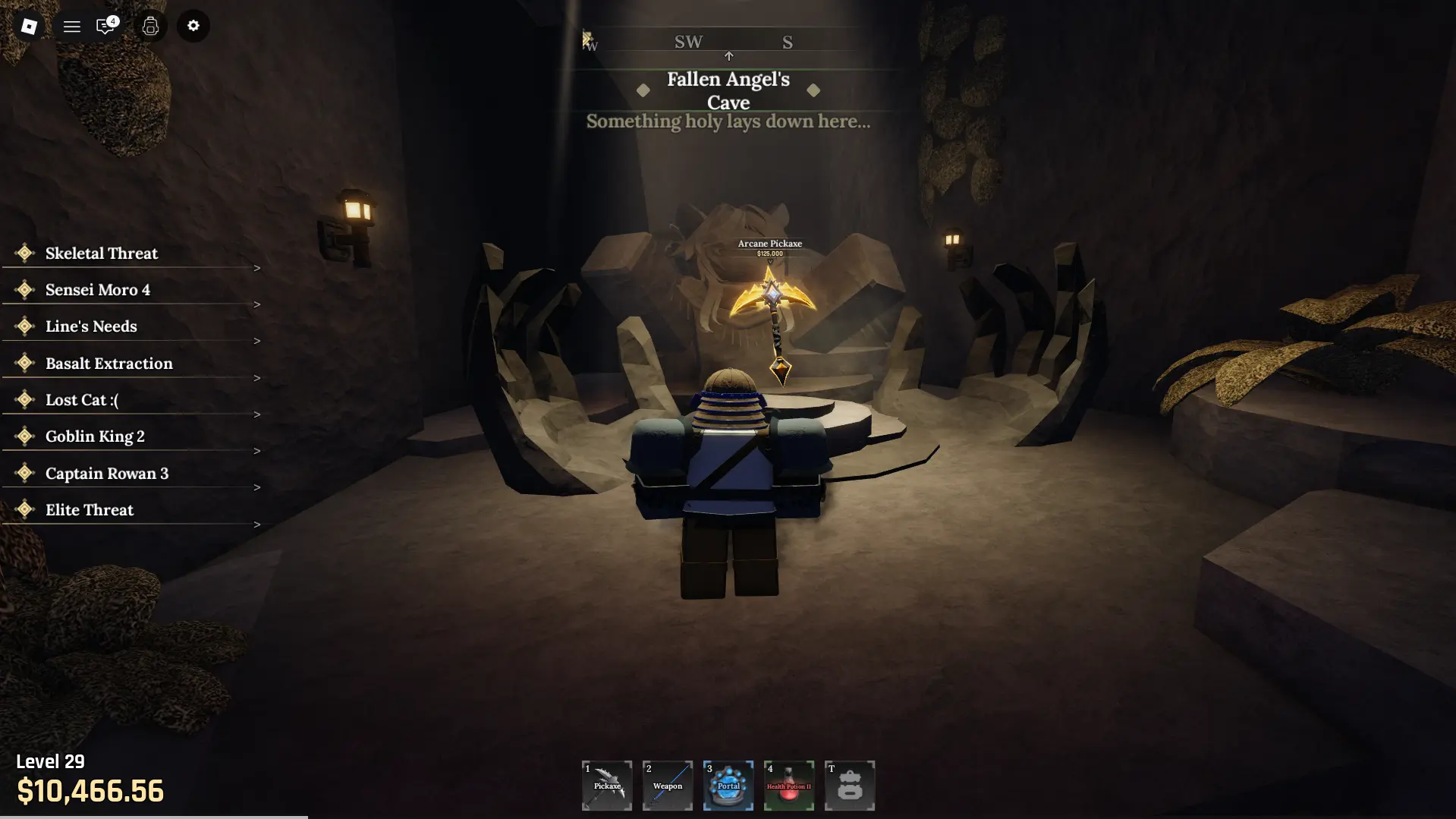
Task: Open the chat with 4 notifications
Action: [105, 26]
